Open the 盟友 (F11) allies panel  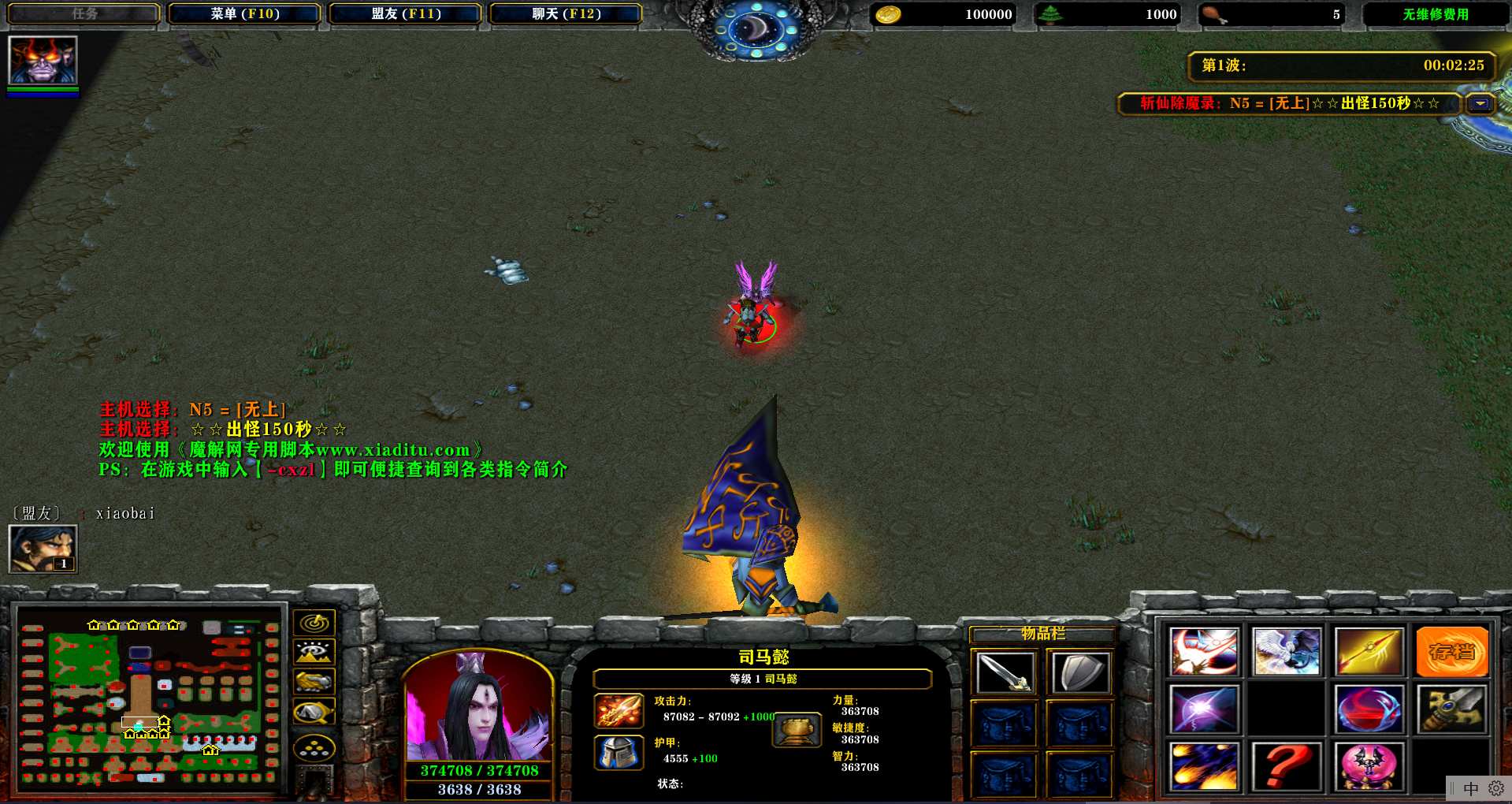point(406,13)
